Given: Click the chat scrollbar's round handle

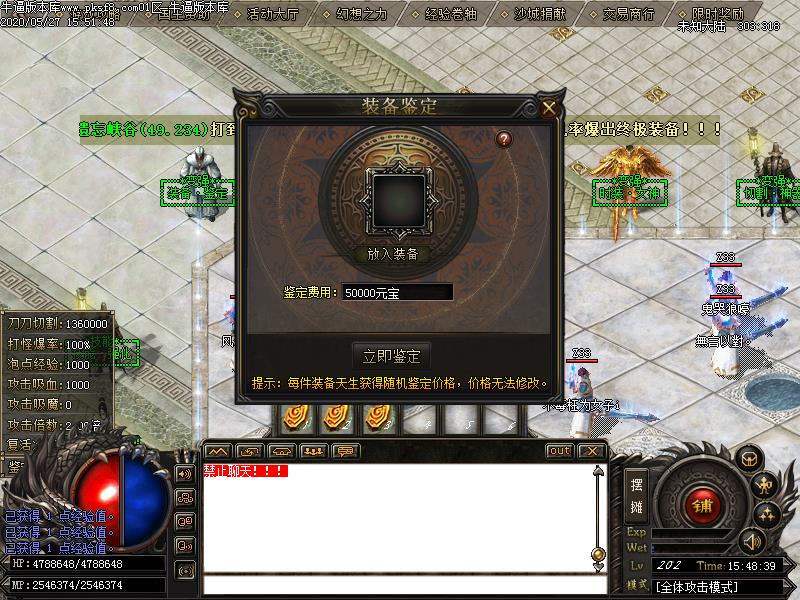Looking at the screenshot, I should 598,553.
